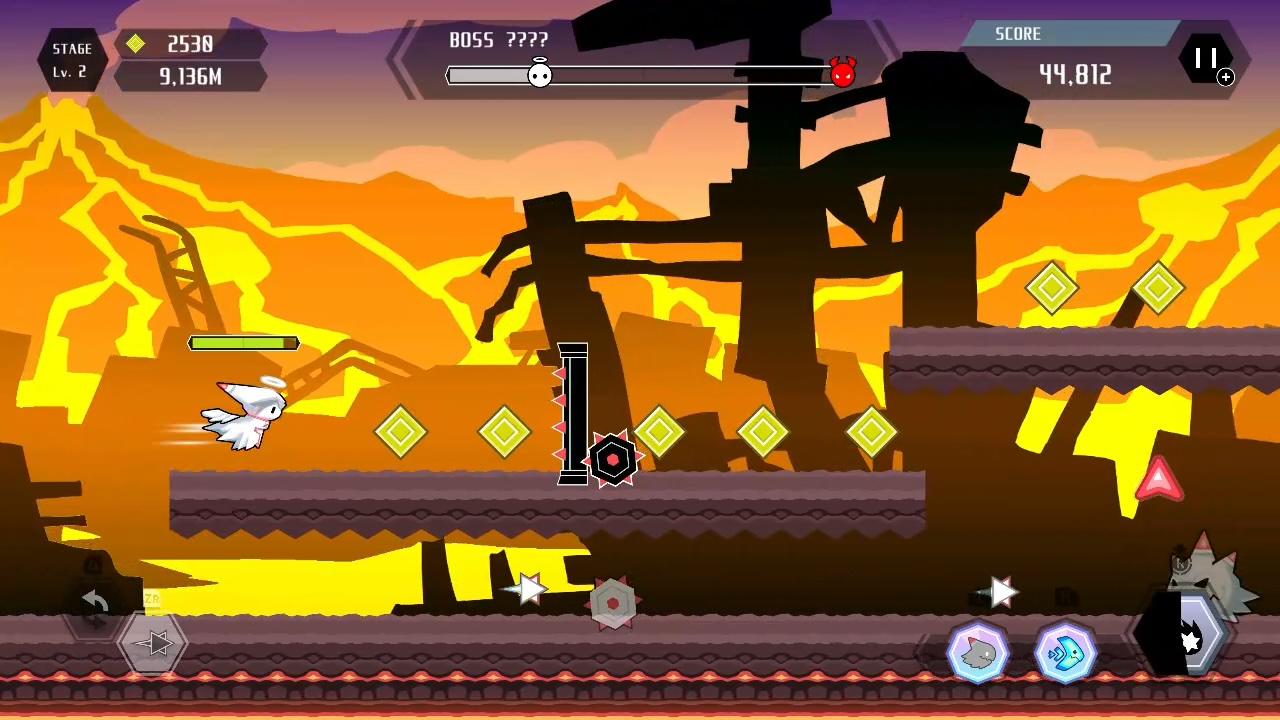Select the flying angel character
Screen dimensions: 1280x720
245,412
